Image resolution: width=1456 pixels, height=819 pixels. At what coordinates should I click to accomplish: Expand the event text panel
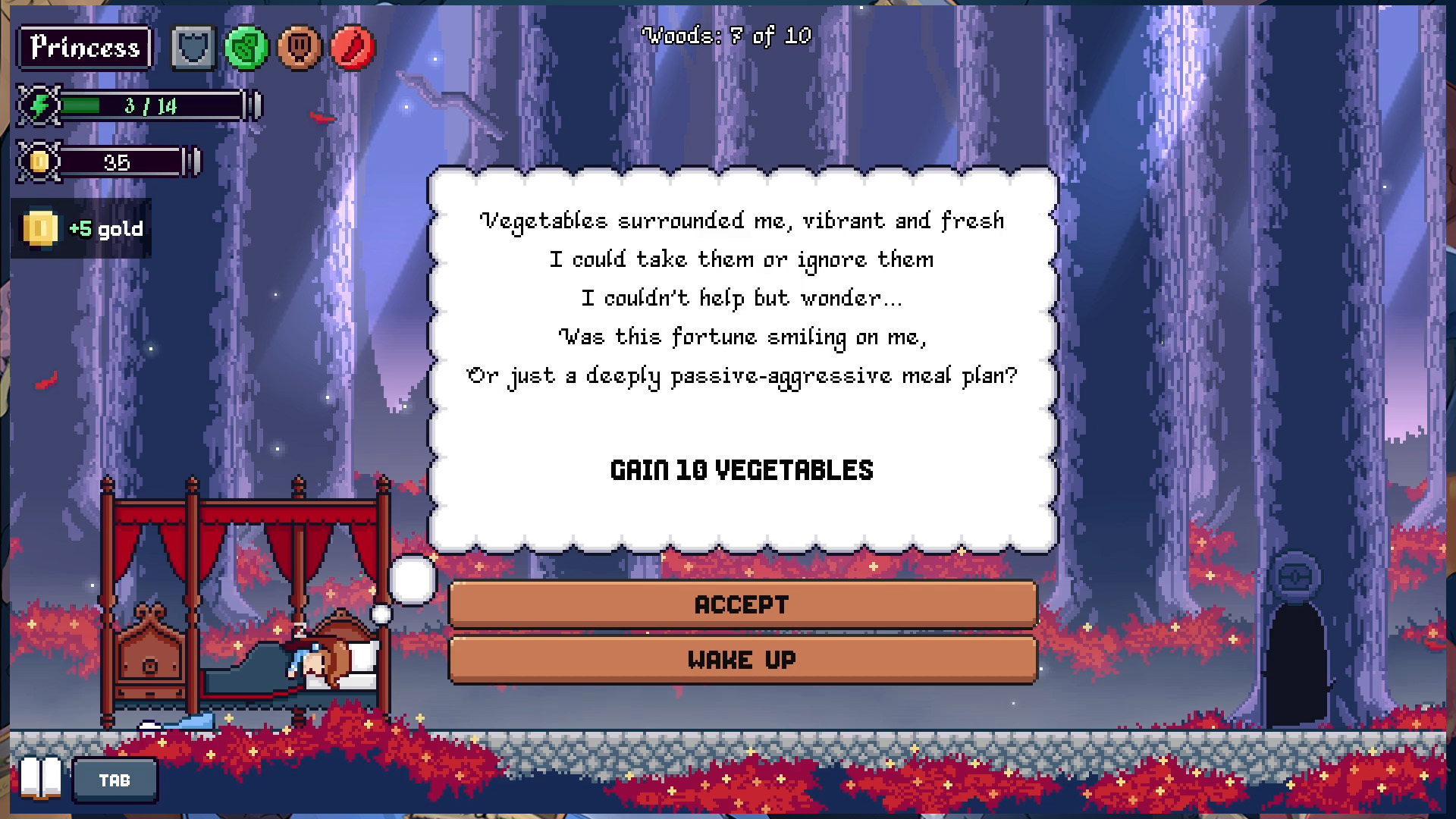(743, 356)
